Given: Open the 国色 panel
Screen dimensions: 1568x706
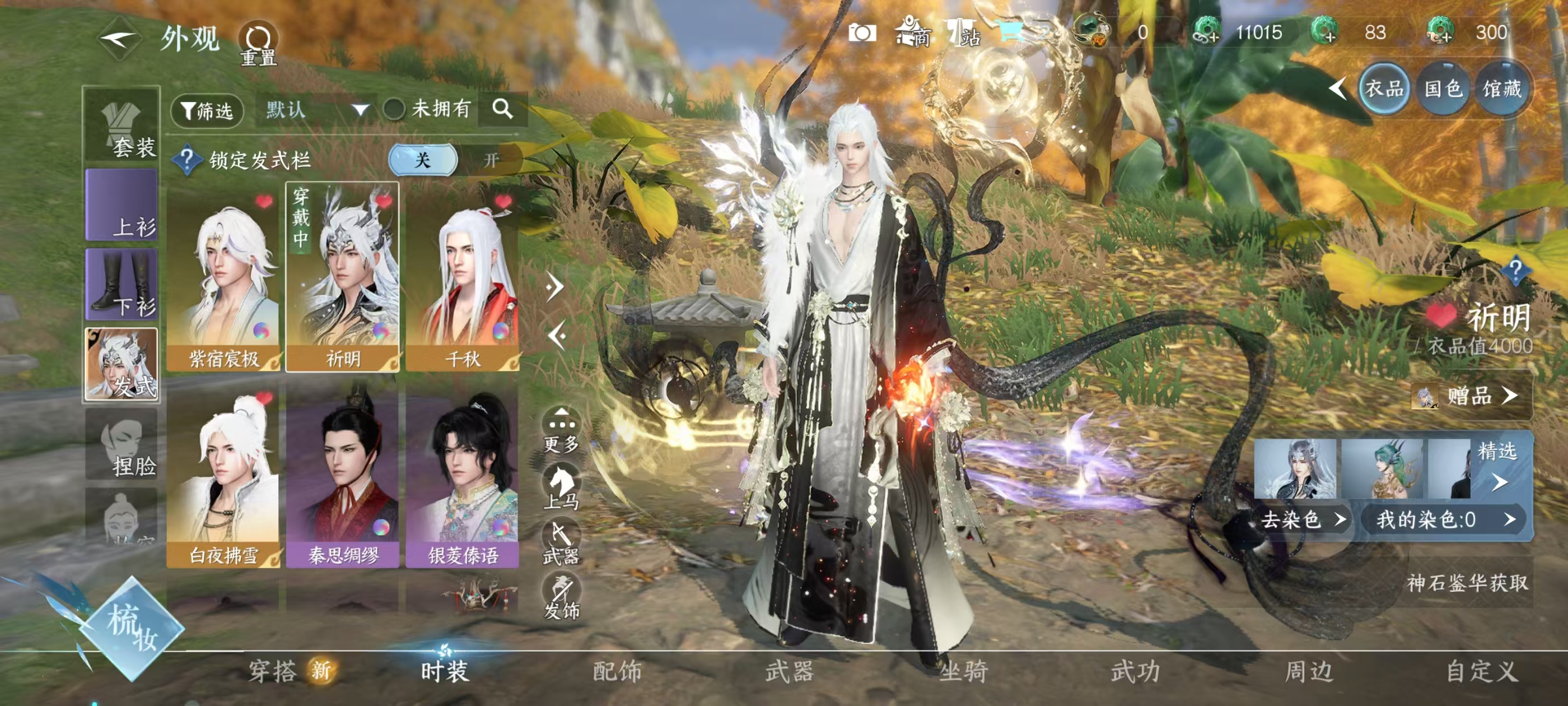Looking at the screenshot, I should click(x=1443, y=90).
